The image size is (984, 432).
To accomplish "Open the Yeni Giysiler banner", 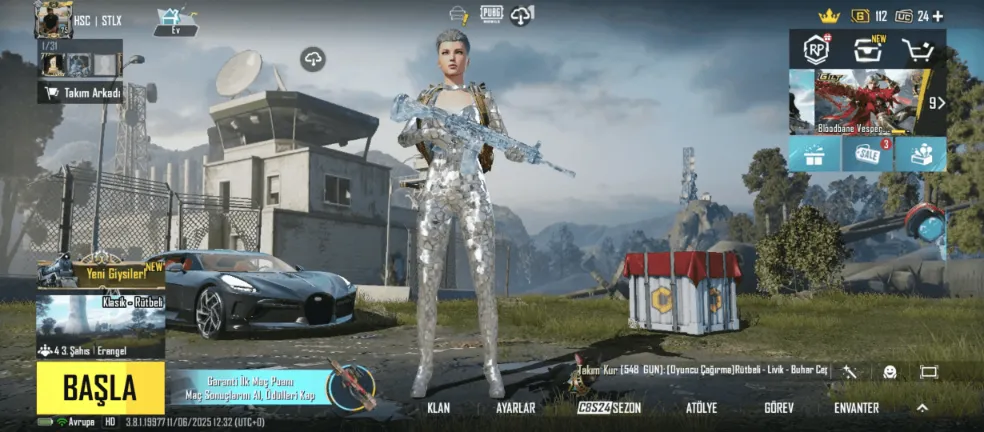I will (100, 272).
